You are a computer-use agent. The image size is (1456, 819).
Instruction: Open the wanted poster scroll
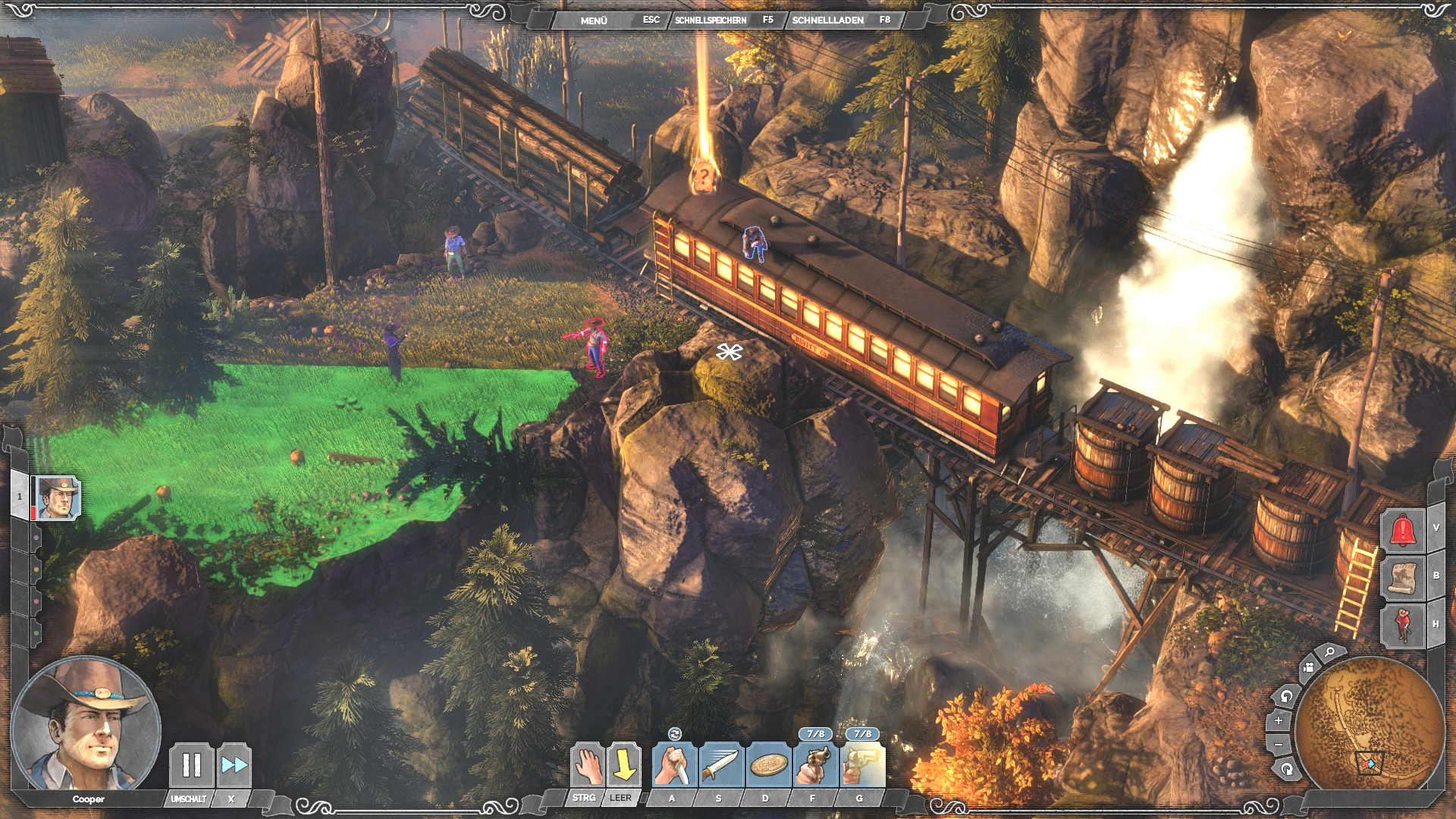tap(1402, 578)
